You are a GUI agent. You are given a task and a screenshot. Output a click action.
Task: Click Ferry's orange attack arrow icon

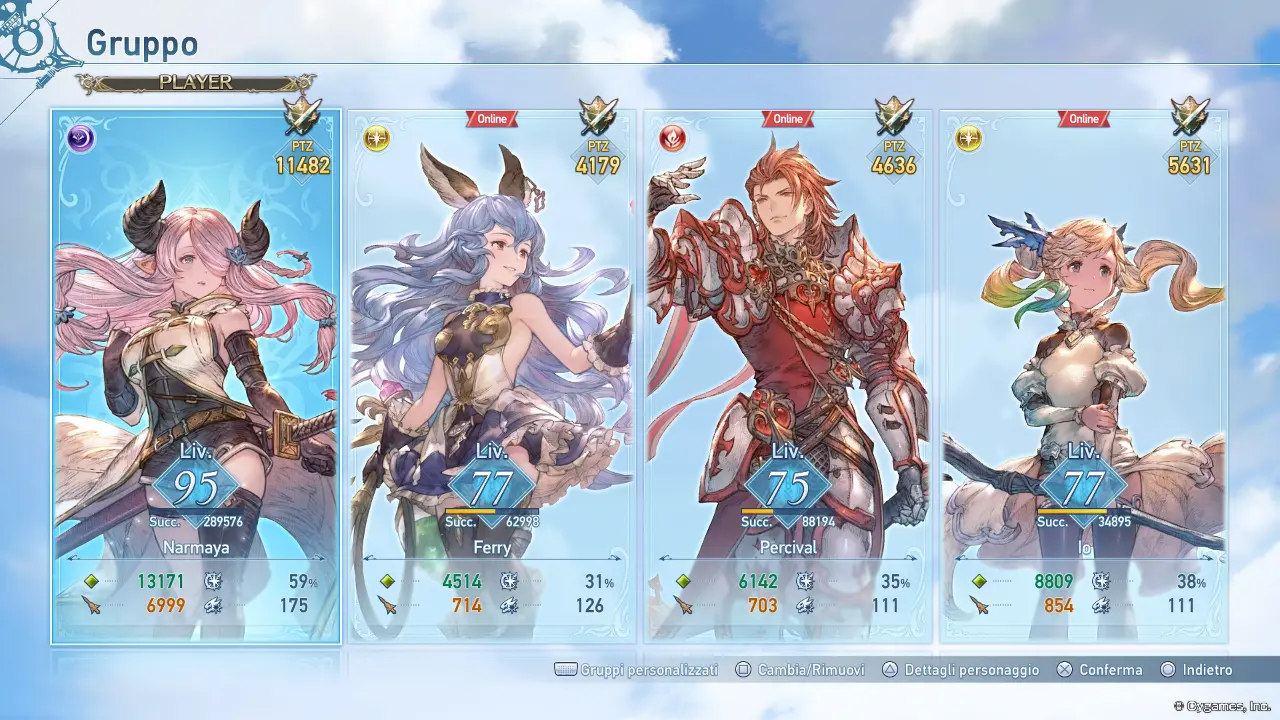coord(389,605)
